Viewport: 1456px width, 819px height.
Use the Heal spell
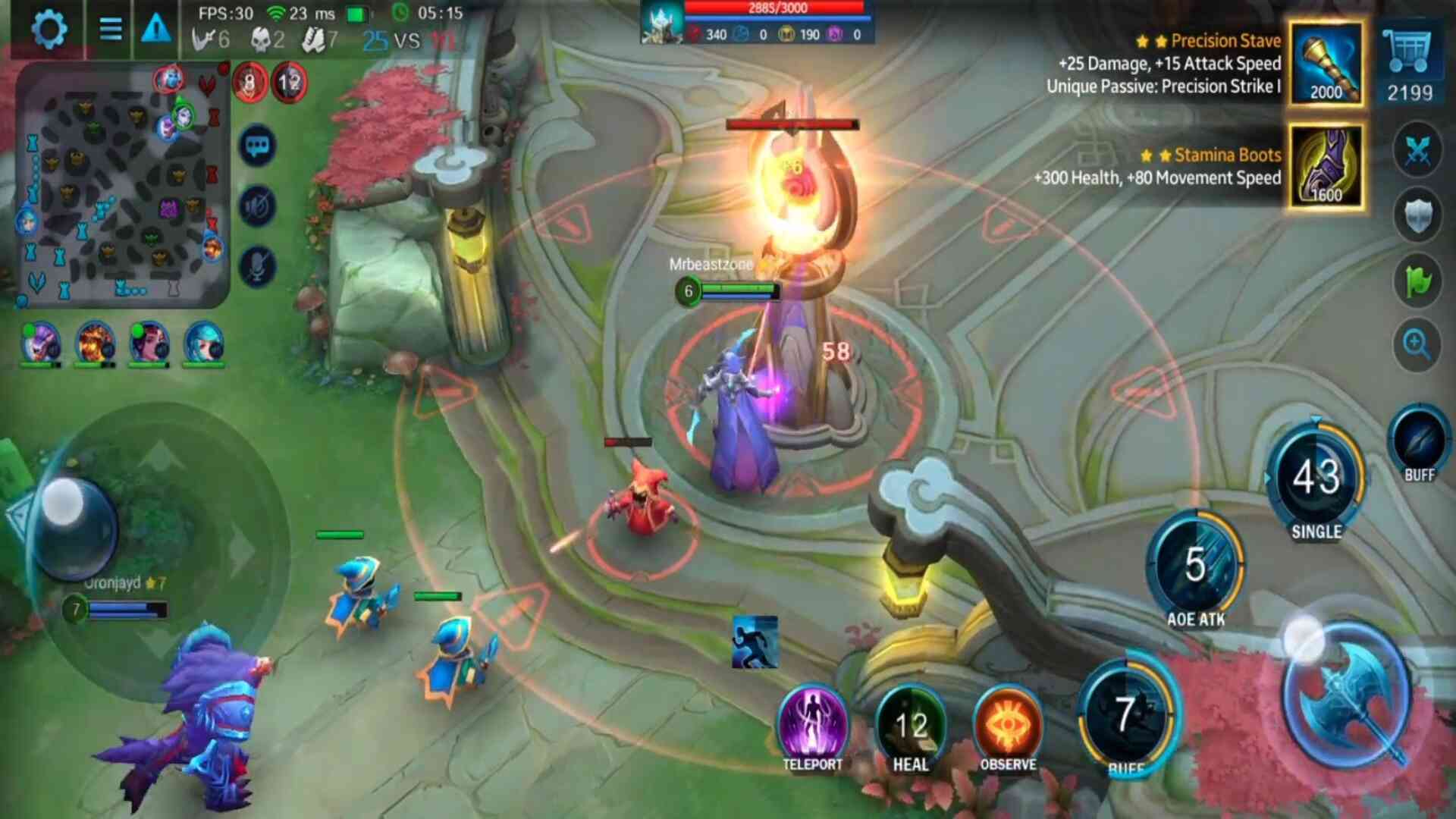pos(911,724)
